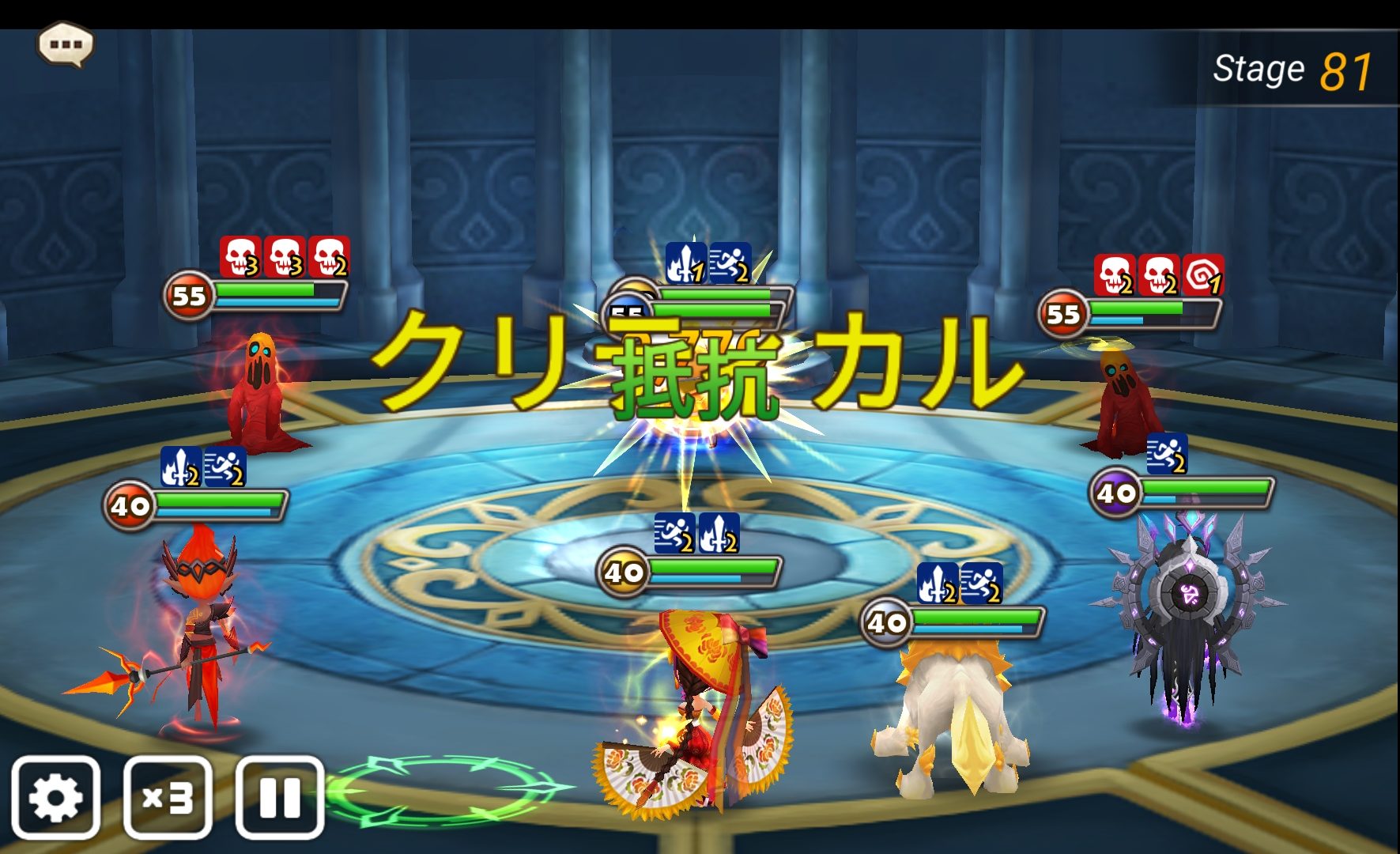Select the Stage 81 label at top right
The width and height of the screenshot is (1400, 854).
(1287, 70)
